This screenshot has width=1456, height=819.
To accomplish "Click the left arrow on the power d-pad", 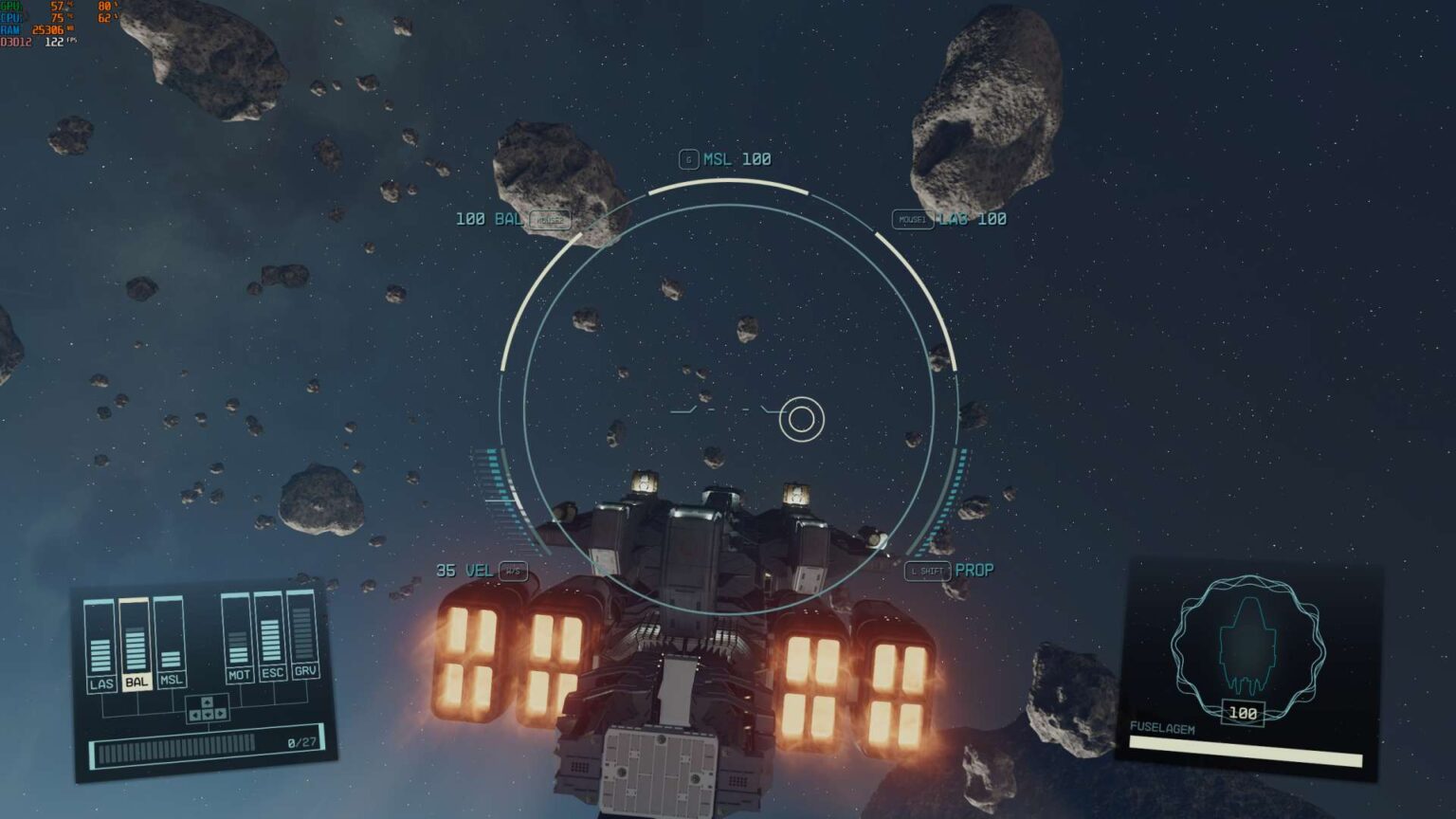I will [194, 714].
